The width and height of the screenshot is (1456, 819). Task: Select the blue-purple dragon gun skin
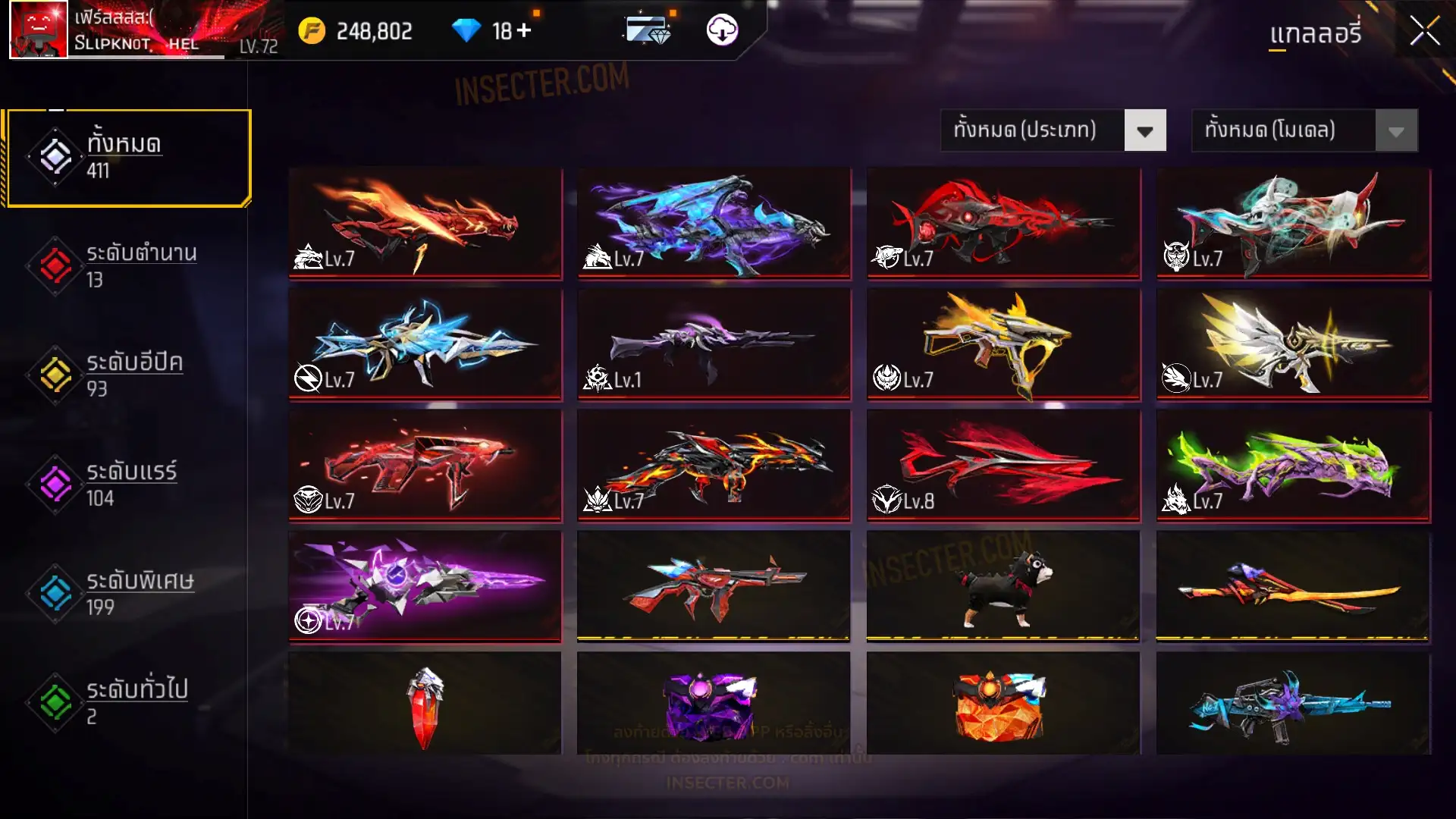[714, 223]
